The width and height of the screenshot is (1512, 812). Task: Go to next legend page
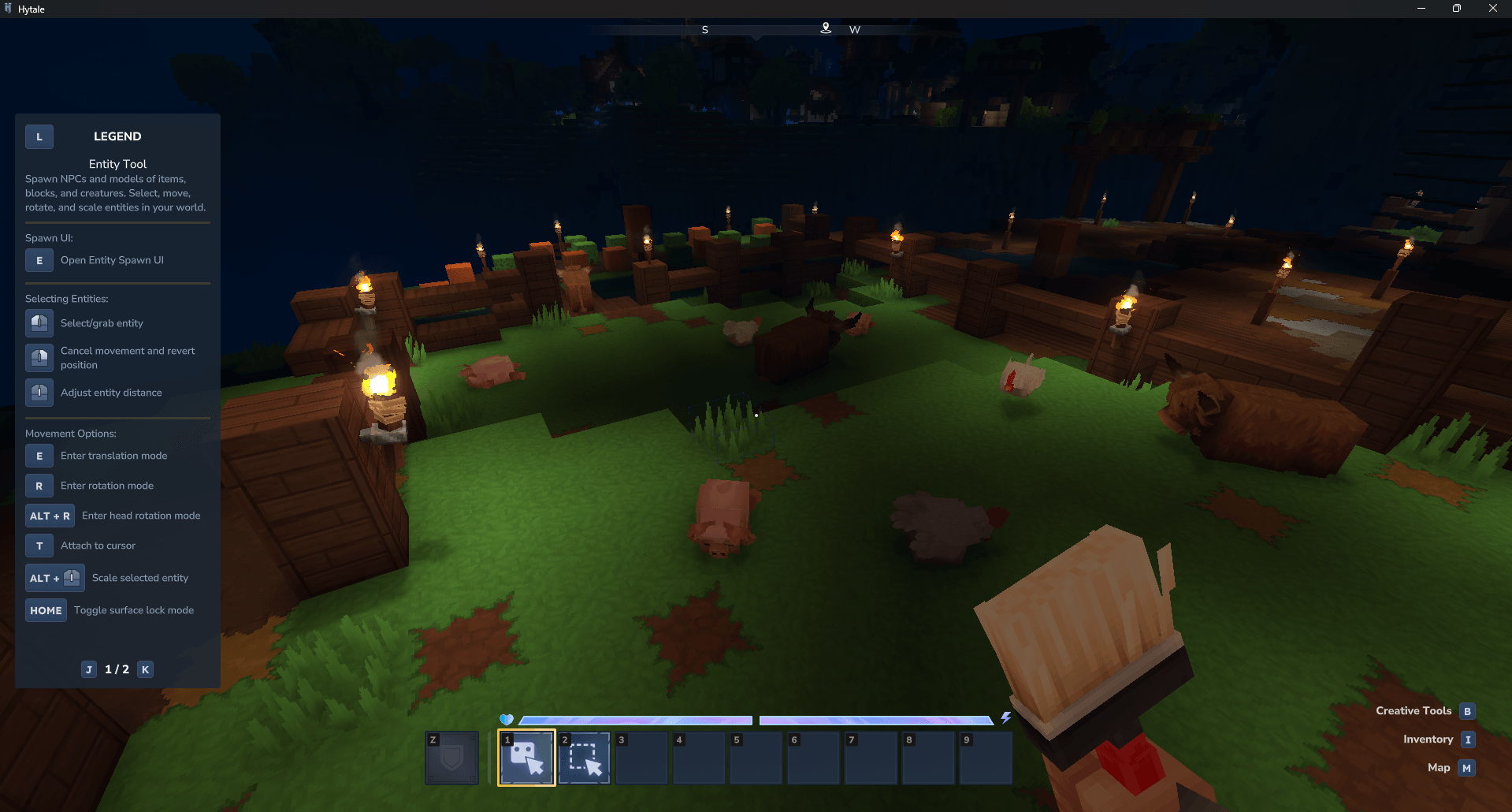coord(145,669)
